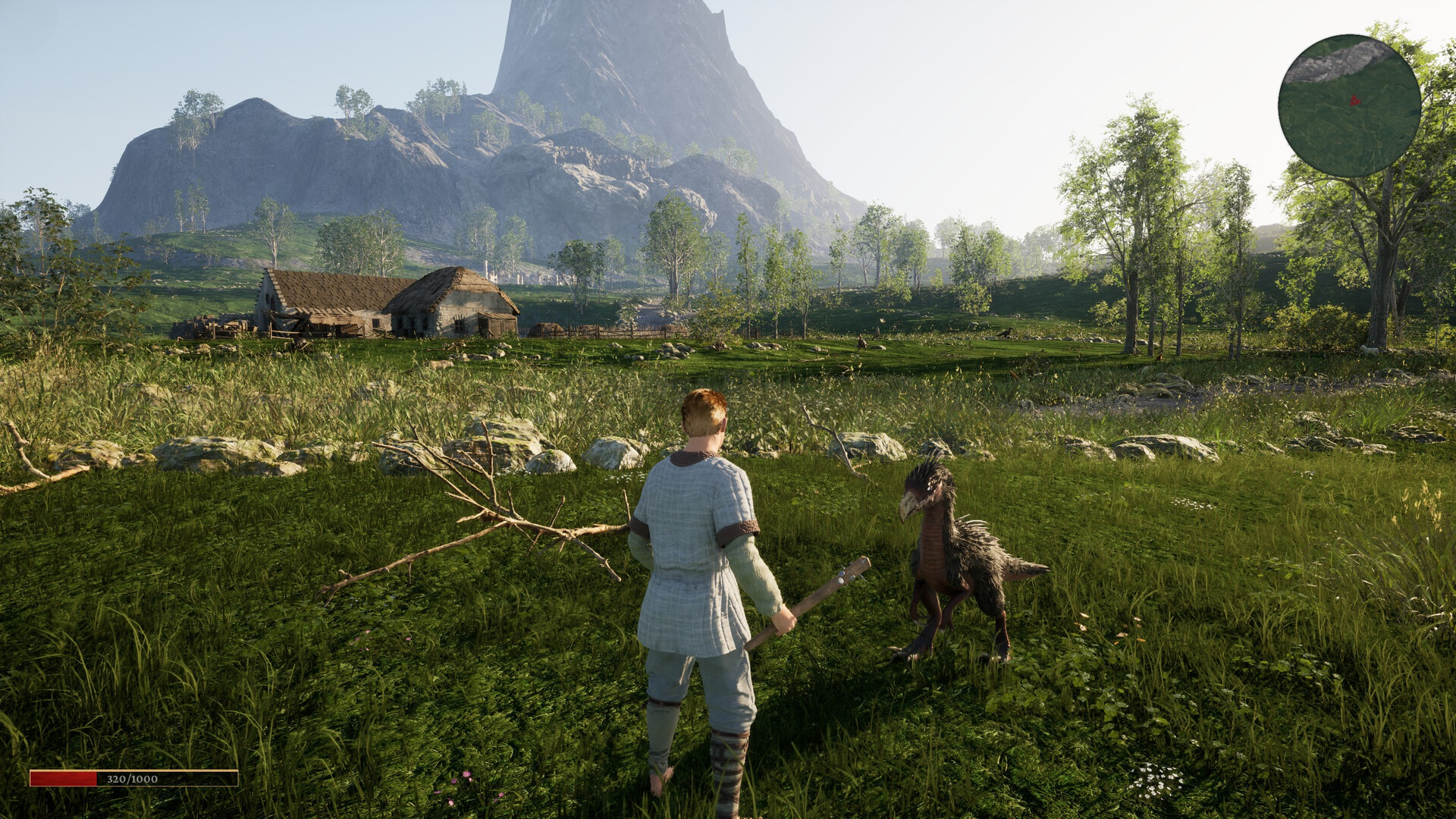Click the red player arrow on the minimap
This screenshot has width=1456, height=819.
(x=1355, y=100)
